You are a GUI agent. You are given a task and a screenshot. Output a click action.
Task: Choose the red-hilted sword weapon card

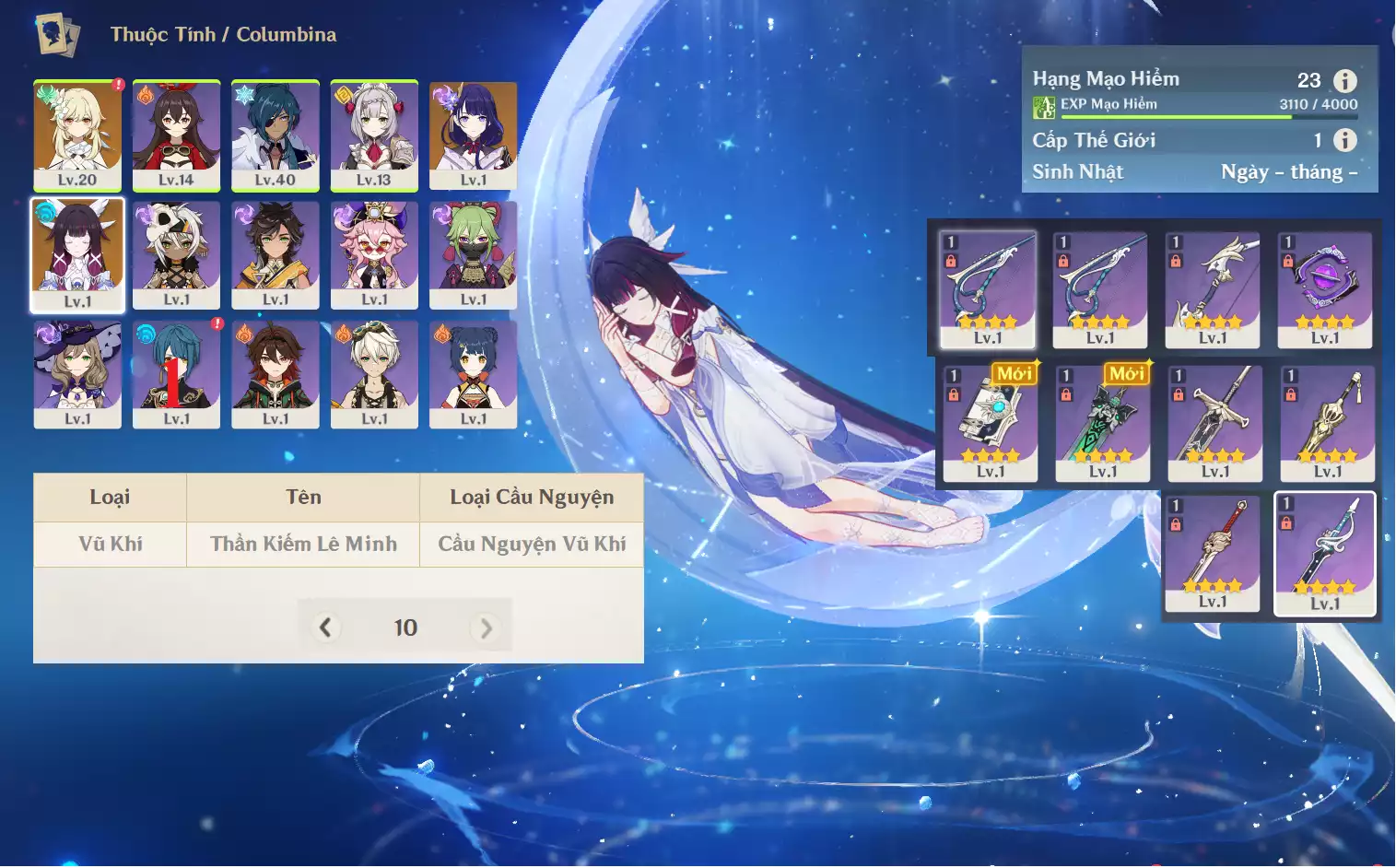pos(1213,553)
